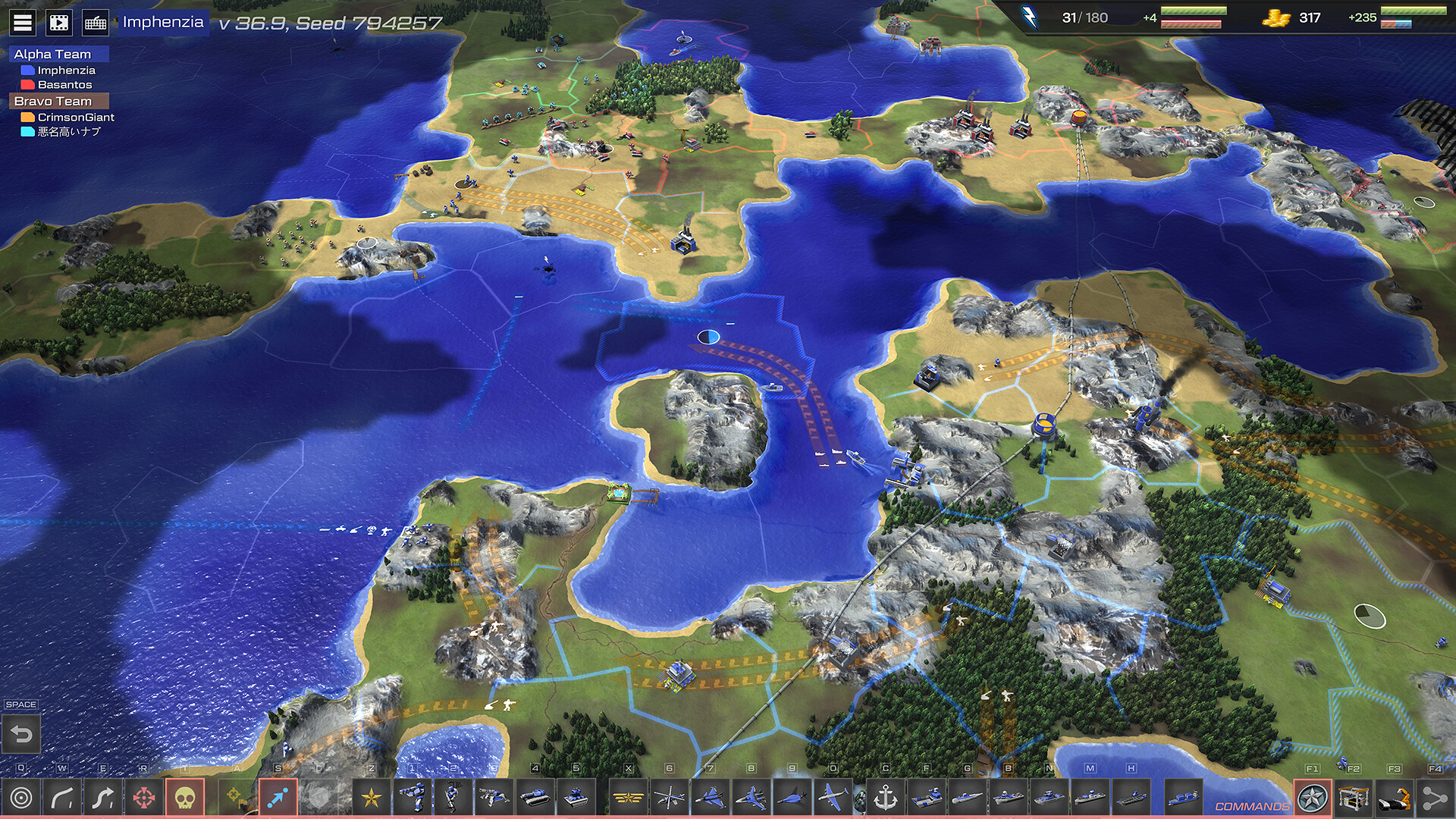Choose the blue tracked tank unit

tap(535, 798)
